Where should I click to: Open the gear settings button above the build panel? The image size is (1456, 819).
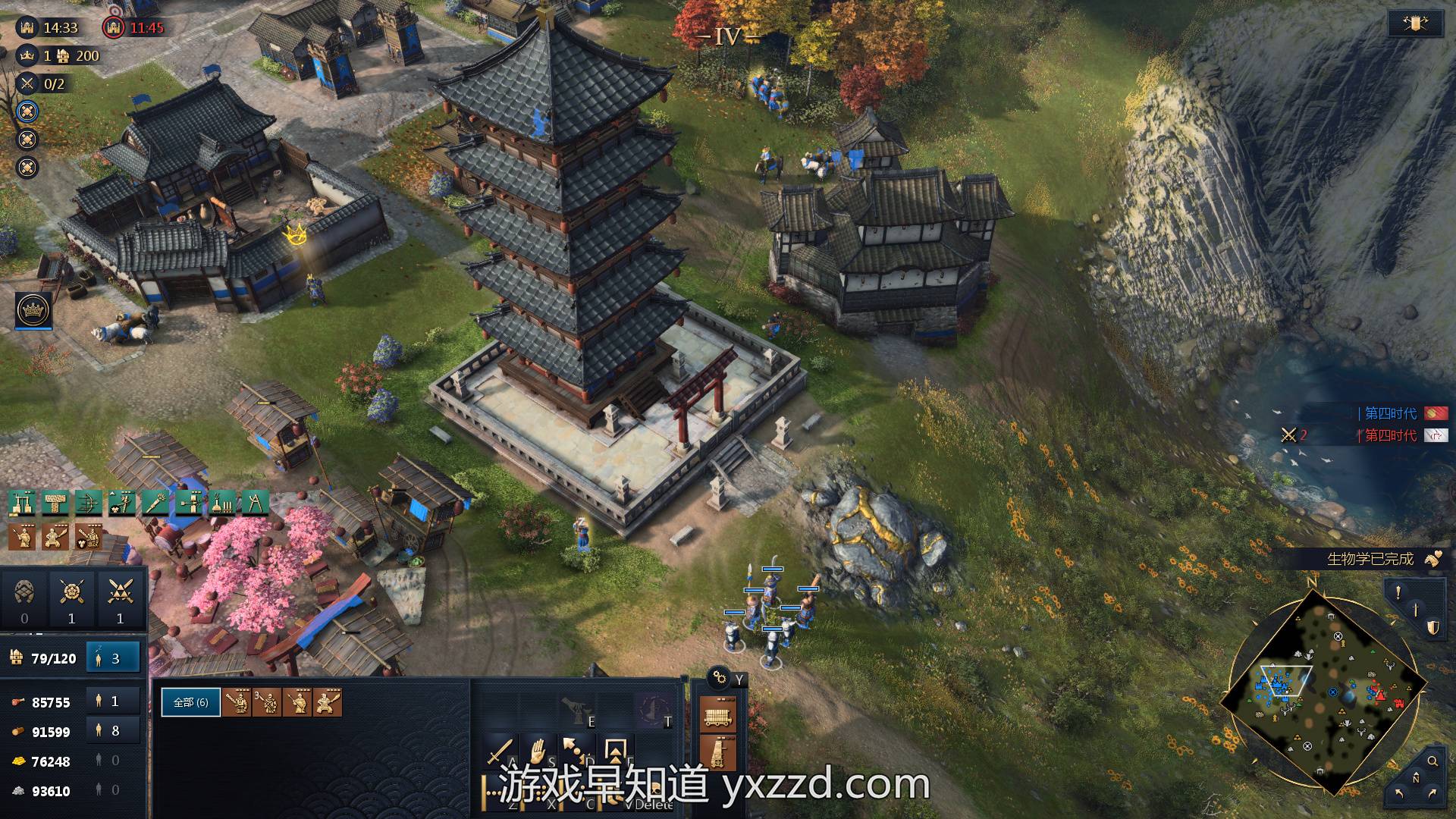719,678
